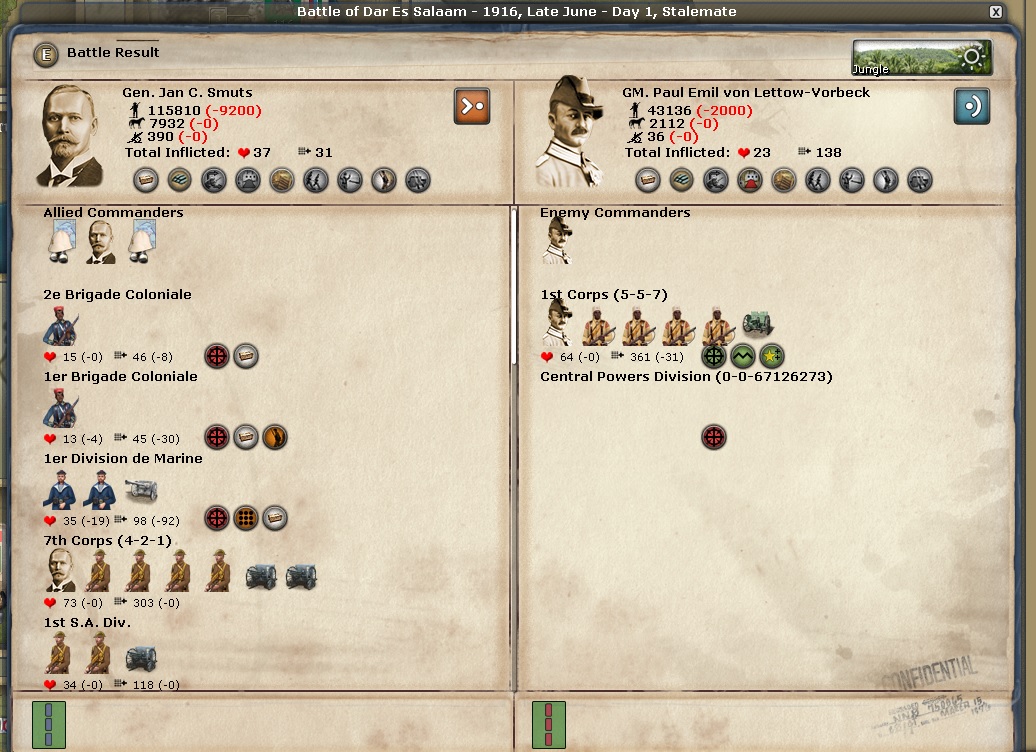Click the red-highlighted ability icon in enemy row
1036x752 pixels.
click(748, 181)
